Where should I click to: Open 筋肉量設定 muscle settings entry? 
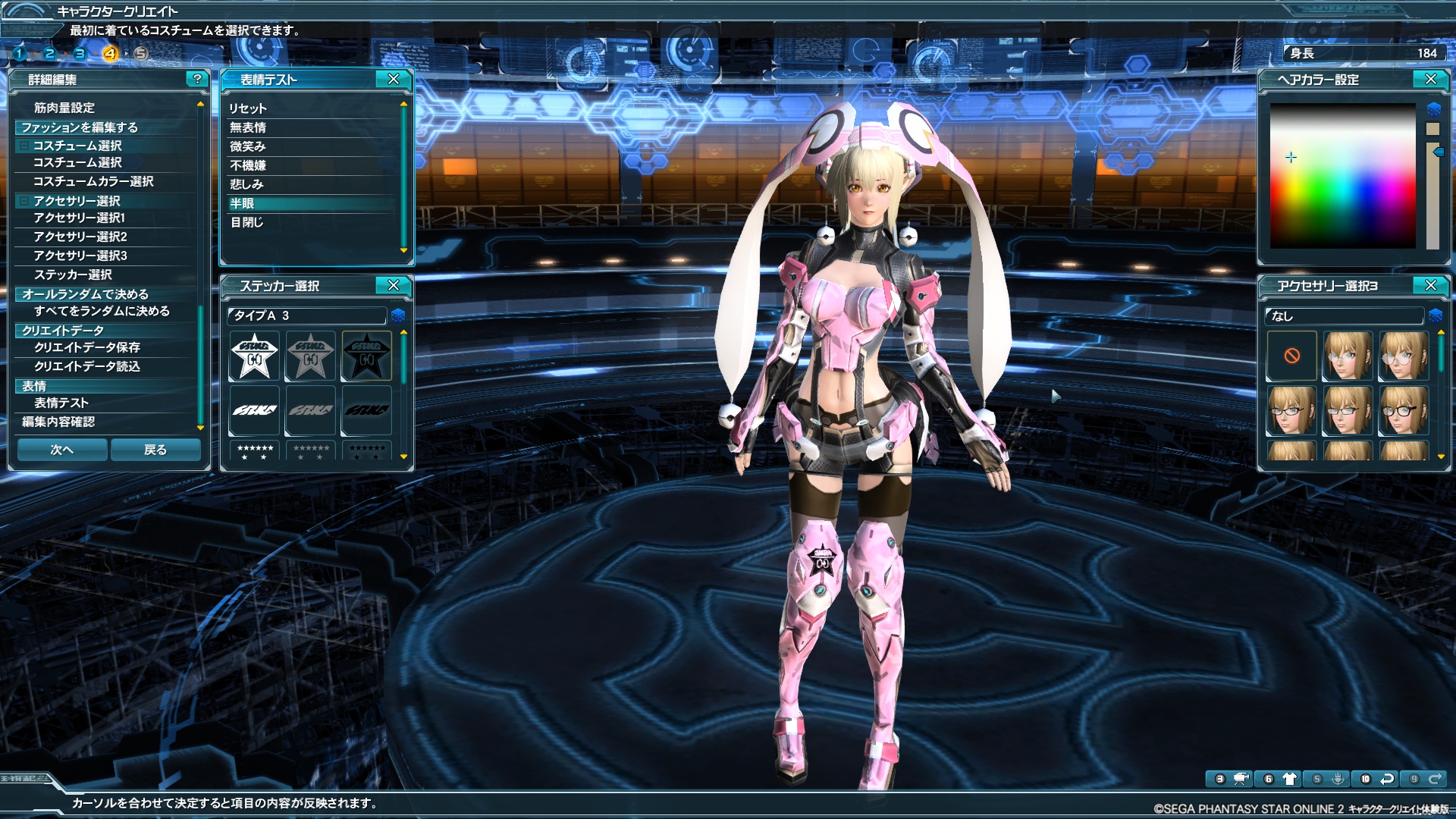click(64, 108)
